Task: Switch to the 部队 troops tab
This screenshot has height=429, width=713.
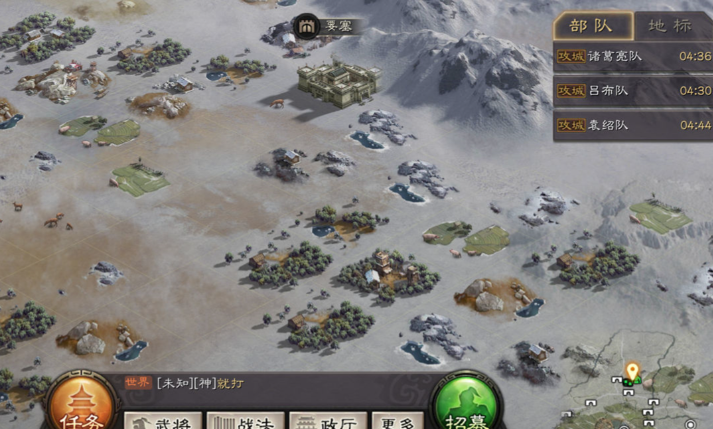Action: 593,26
